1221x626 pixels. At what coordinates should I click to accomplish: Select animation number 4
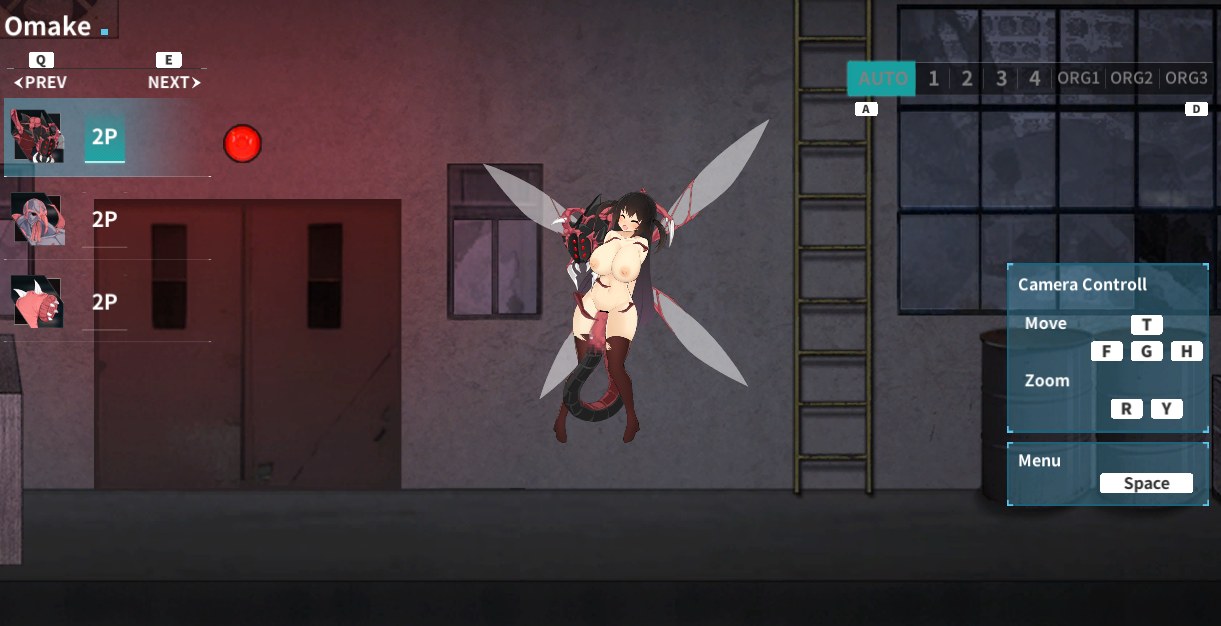click(x=1035, y=79)
